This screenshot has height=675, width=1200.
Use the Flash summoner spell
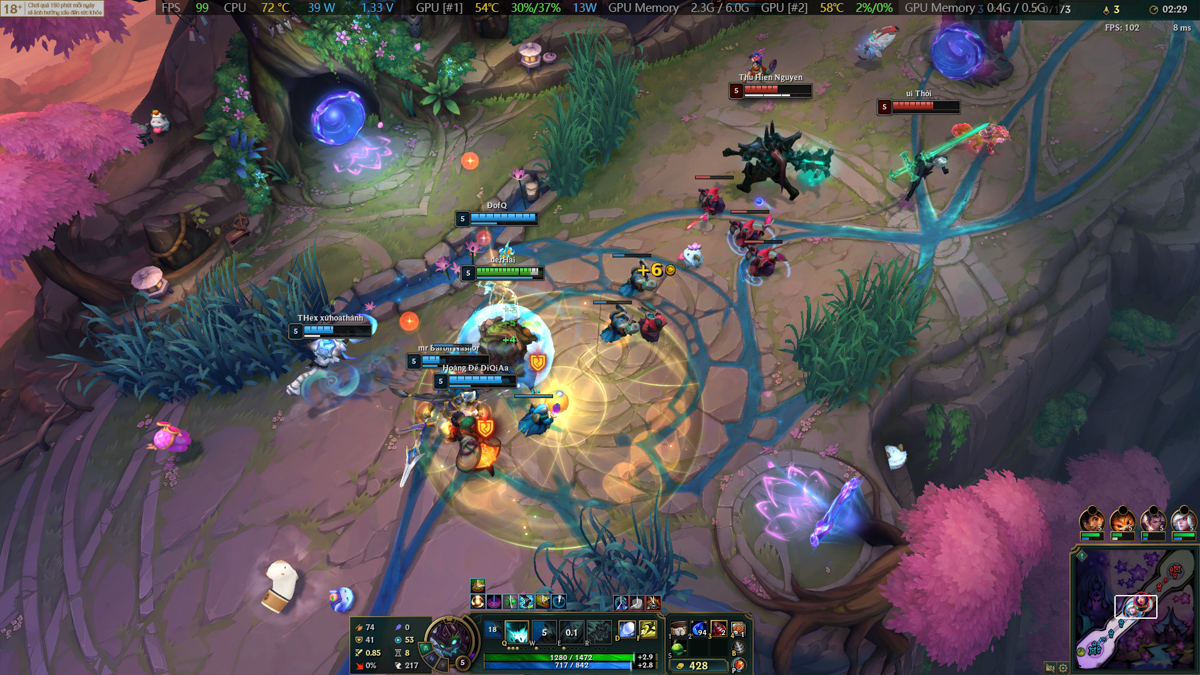pos(648,630)
